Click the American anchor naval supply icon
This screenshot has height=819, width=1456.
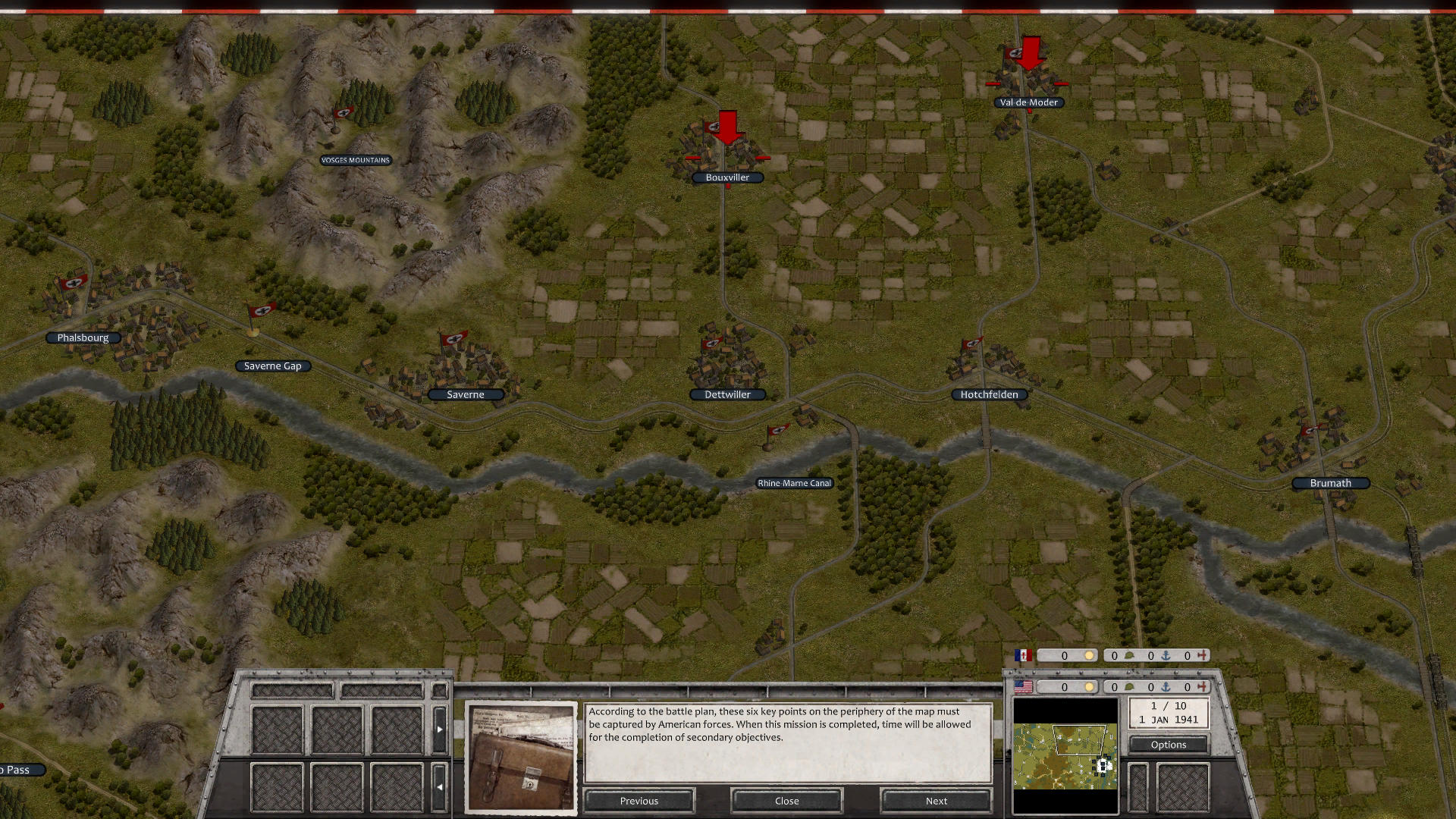(1166, 687)
